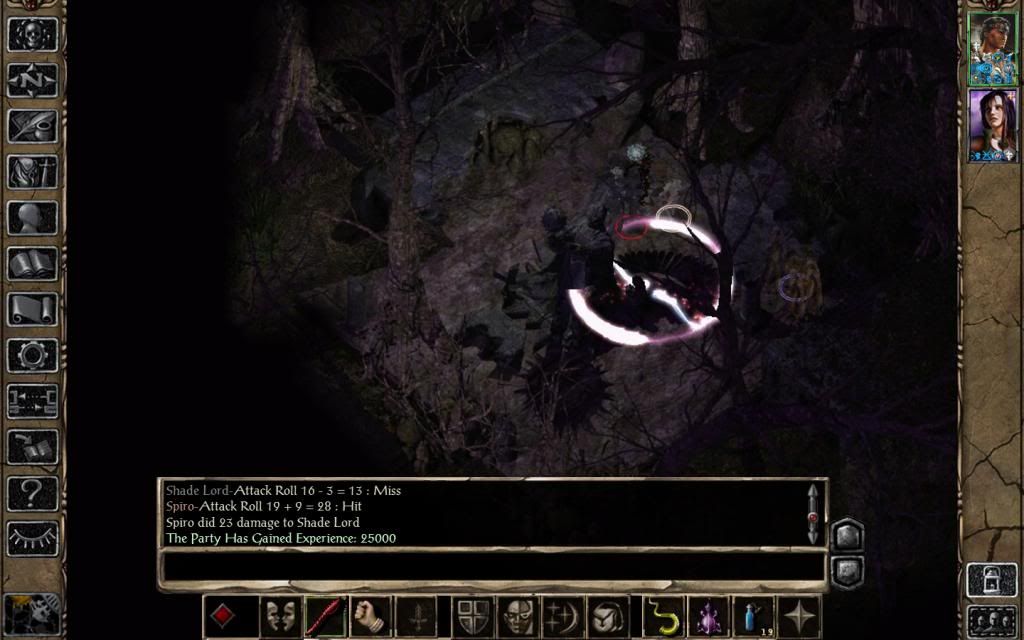
Task: Click the closed-eye rest button
Action: click(32, 538)
